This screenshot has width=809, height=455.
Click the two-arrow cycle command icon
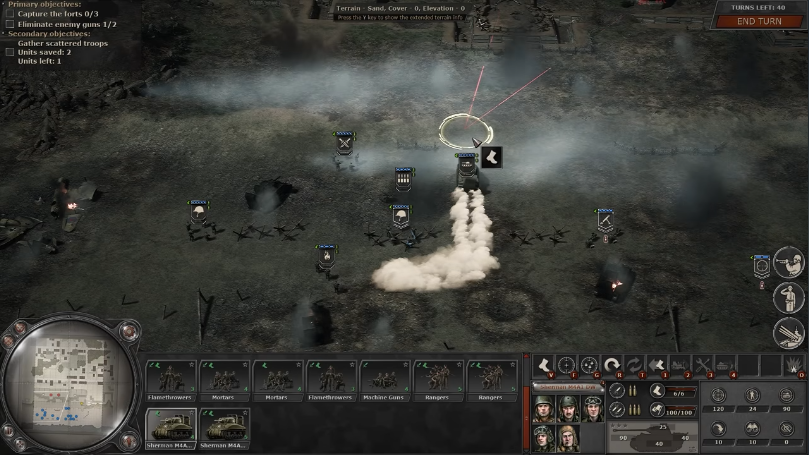[634, 365]
